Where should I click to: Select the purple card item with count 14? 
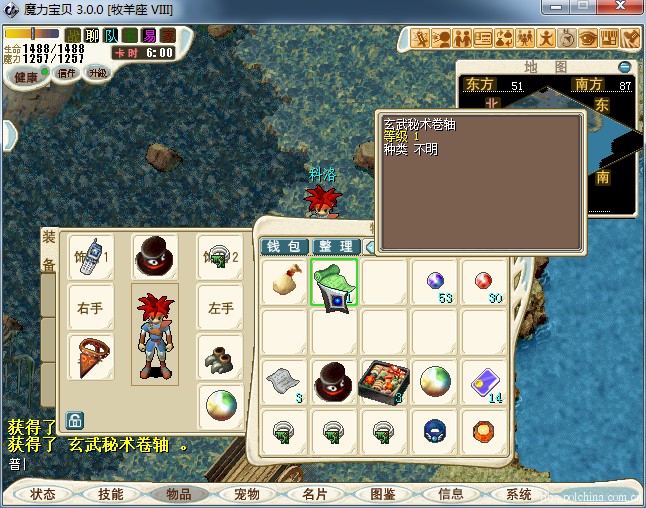click(x=484, y=381)
